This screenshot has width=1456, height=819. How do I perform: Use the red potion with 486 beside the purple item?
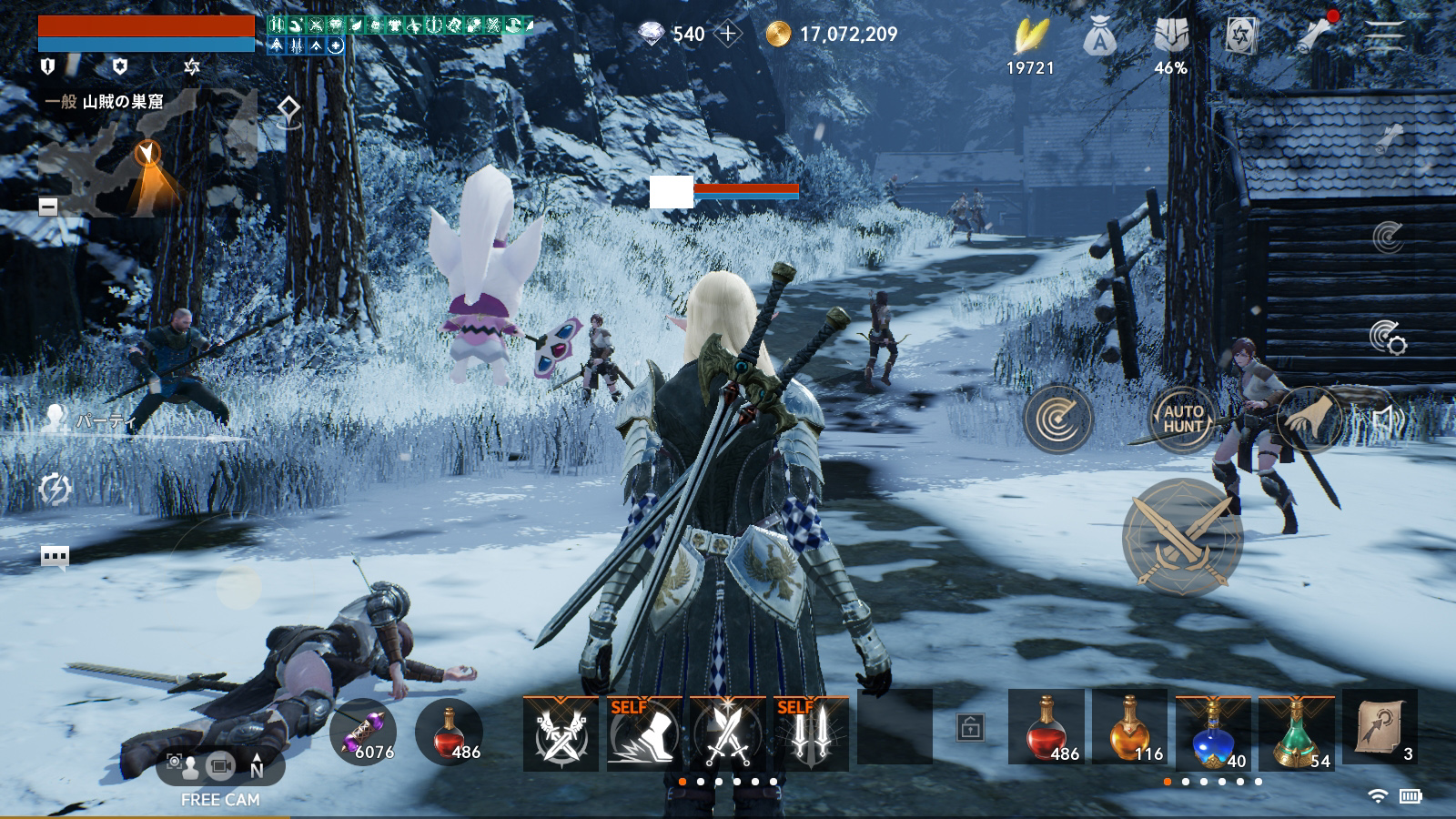tap(449, 733)
